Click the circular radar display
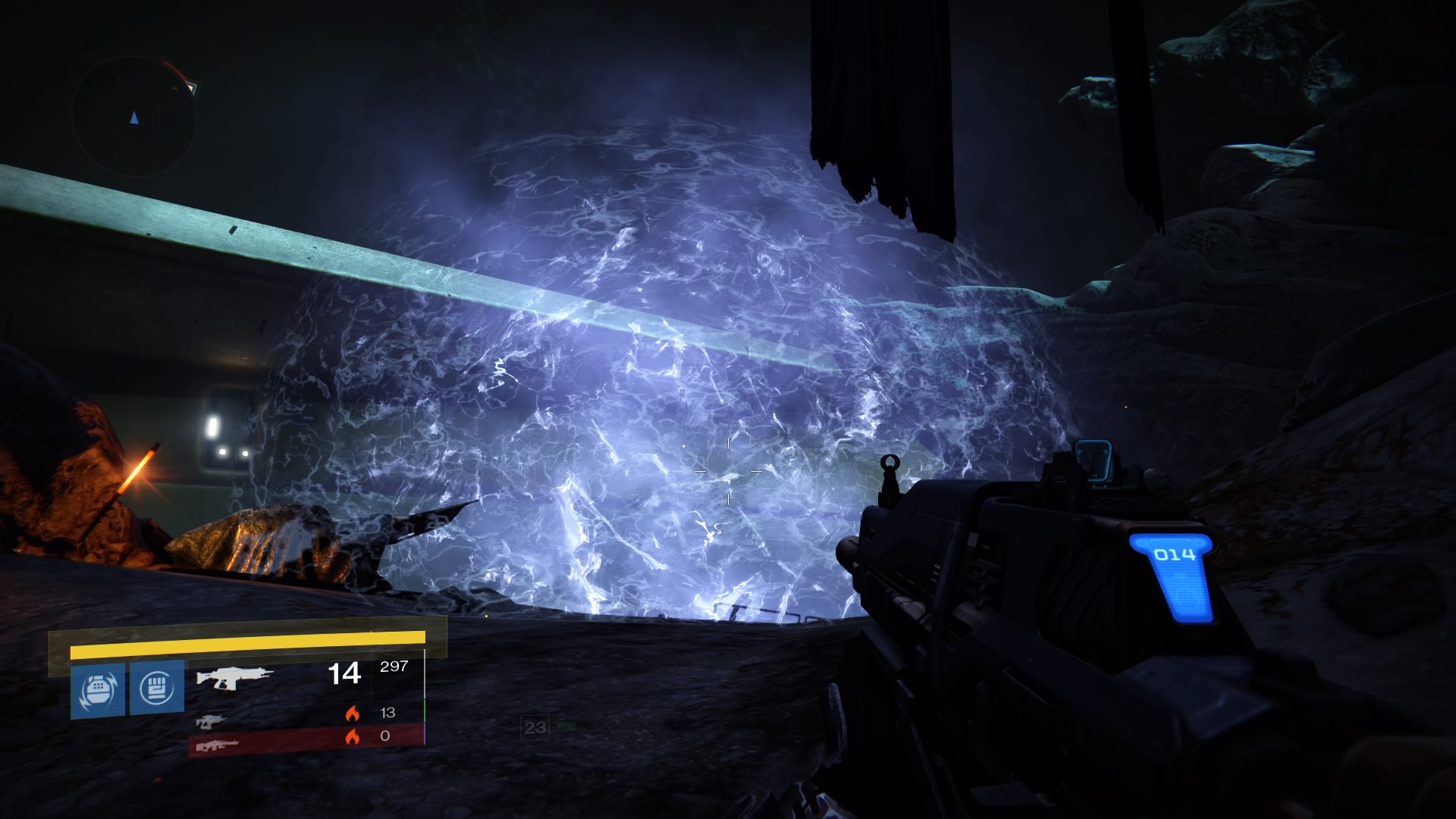This screenshot has width=1456, height=819. click(135, 117)
